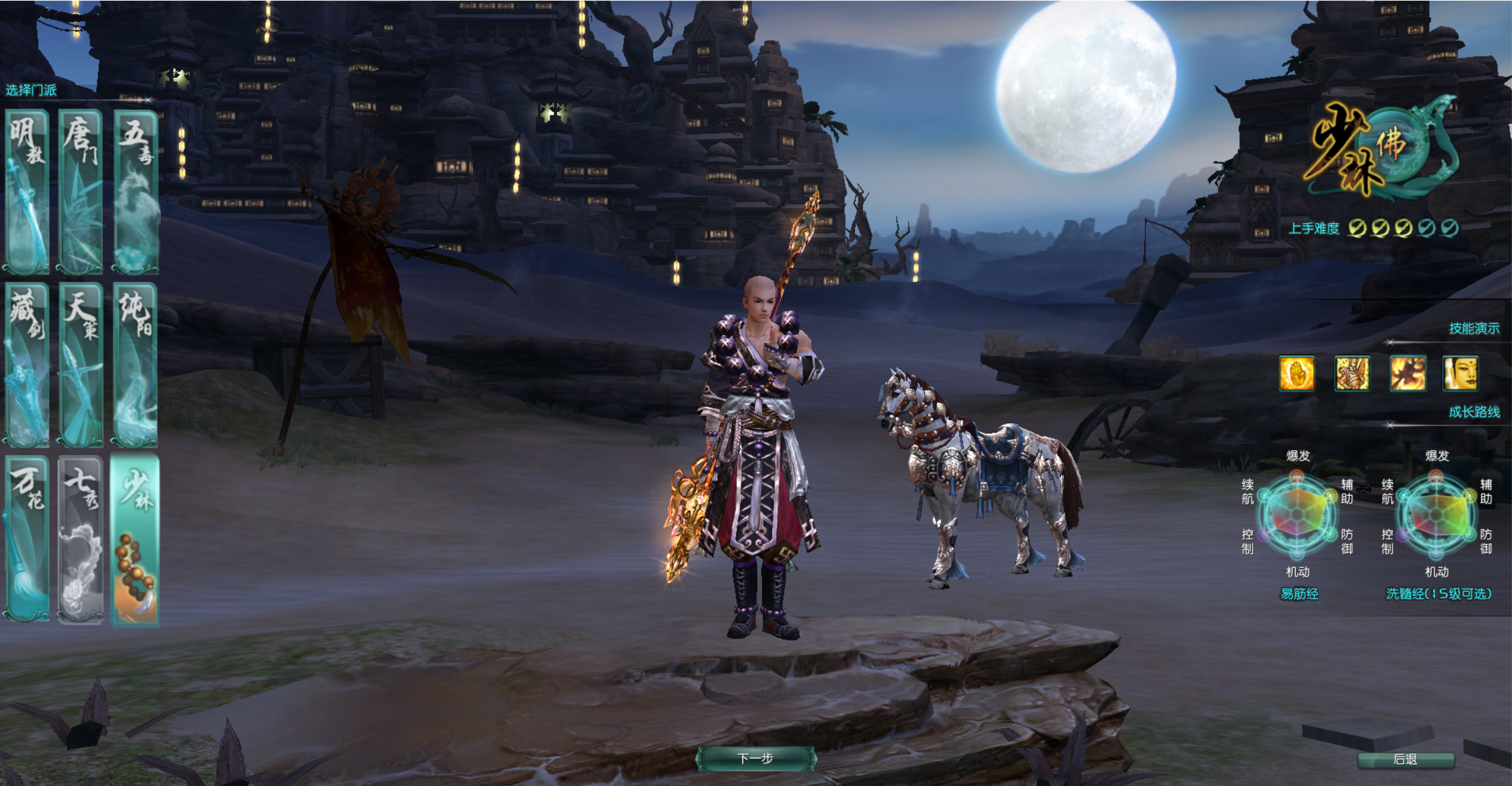
Task: Go back with the 后退 button
Action: click(x=1405, y=759)
